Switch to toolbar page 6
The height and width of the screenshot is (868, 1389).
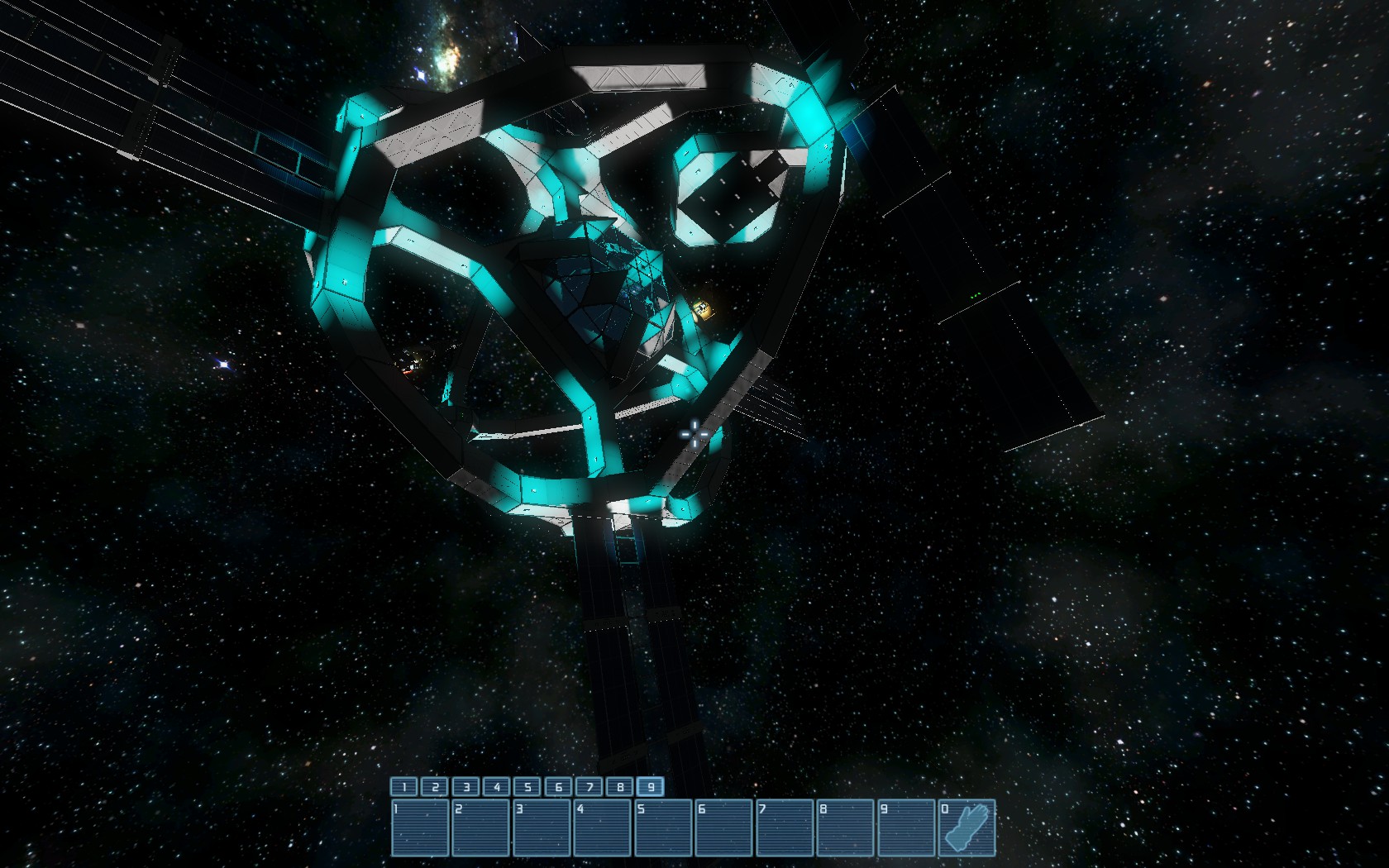tap(559, 787)
